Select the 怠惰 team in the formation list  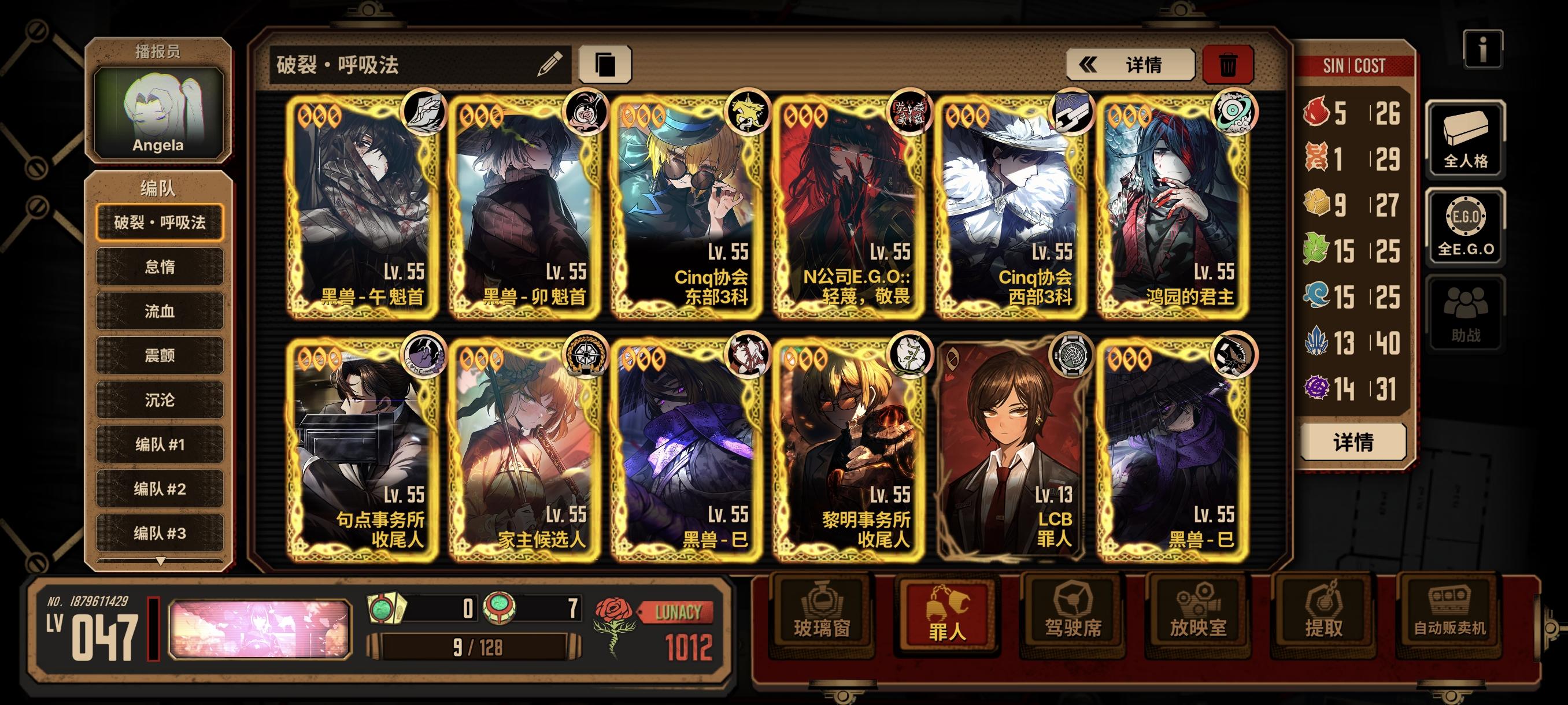pyautogui.click(x=160, y=268)
